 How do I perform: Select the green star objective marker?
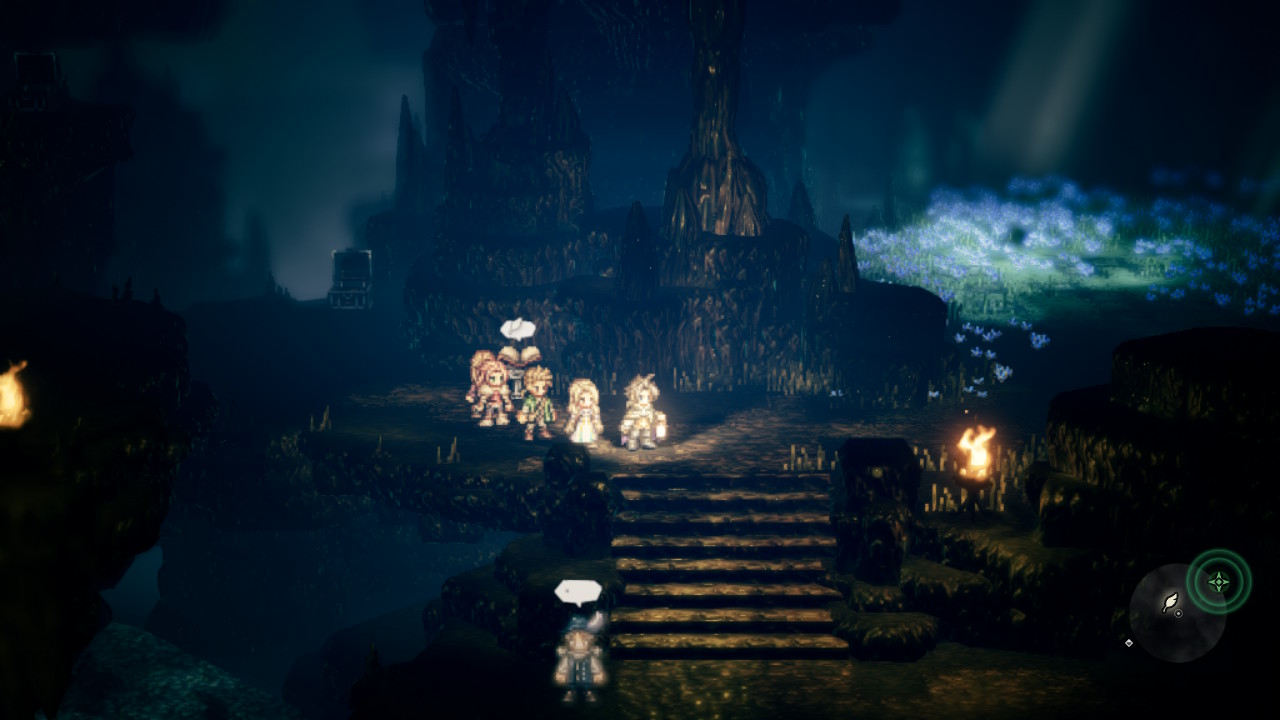(x=1218, y=581)
